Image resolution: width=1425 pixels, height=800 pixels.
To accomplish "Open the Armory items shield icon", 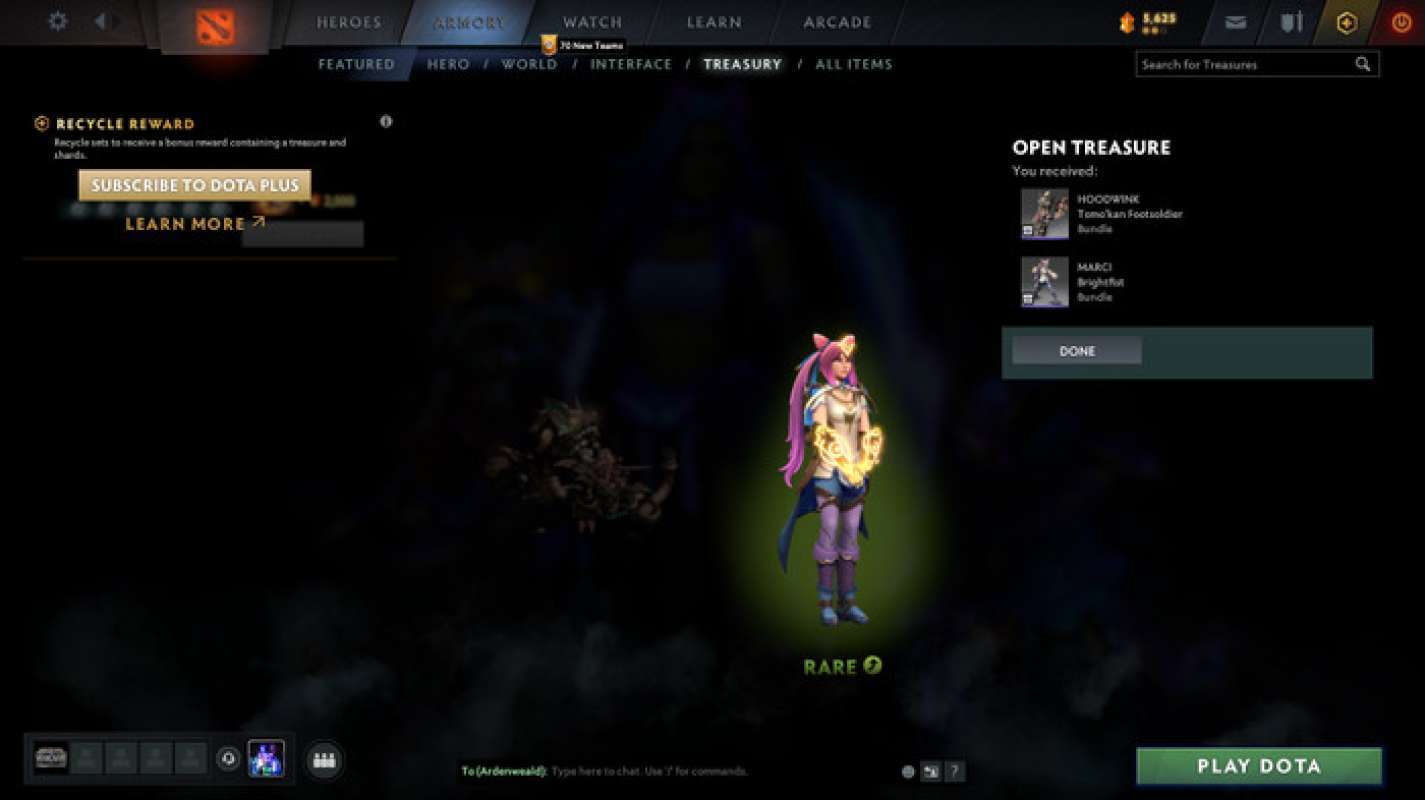I will coord(1290,21).
